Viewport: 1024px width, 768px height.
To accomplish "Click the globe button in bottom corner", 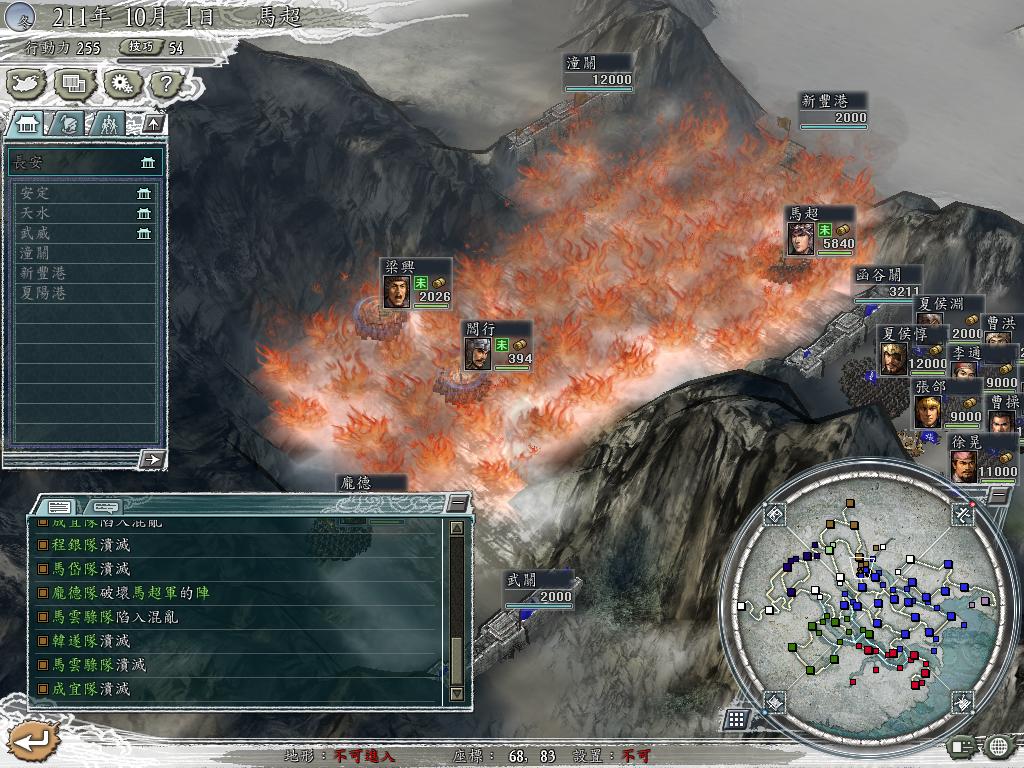I will click(998, 745).
